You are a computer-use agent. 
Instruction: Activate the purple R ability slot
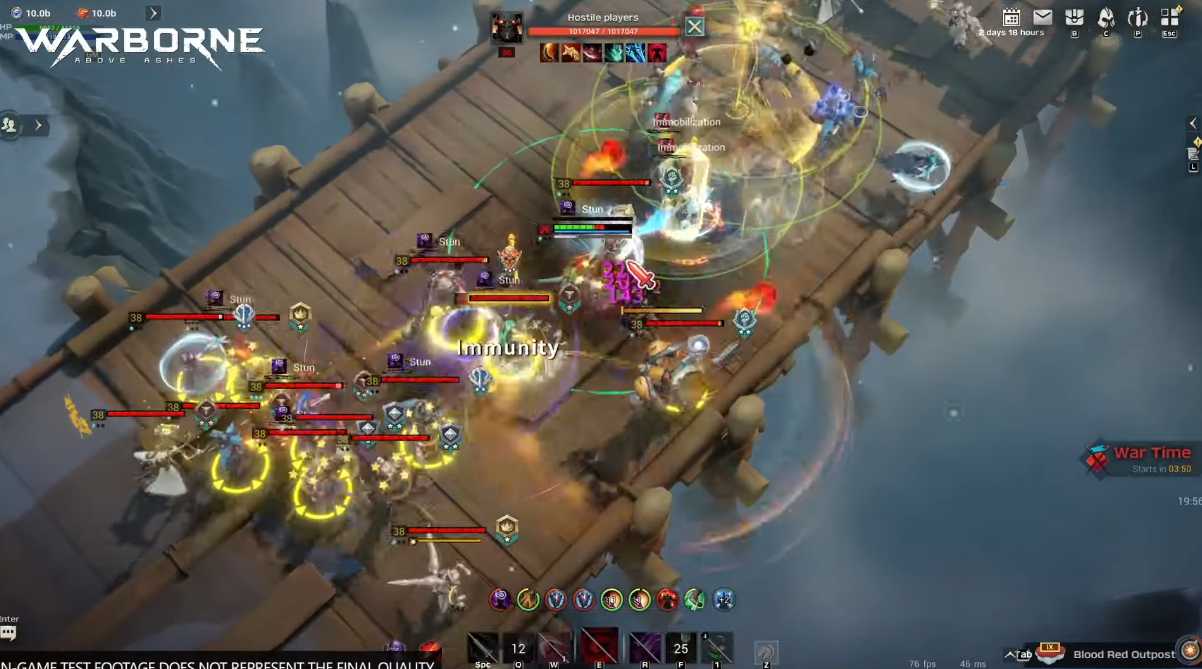coord(644,648)
